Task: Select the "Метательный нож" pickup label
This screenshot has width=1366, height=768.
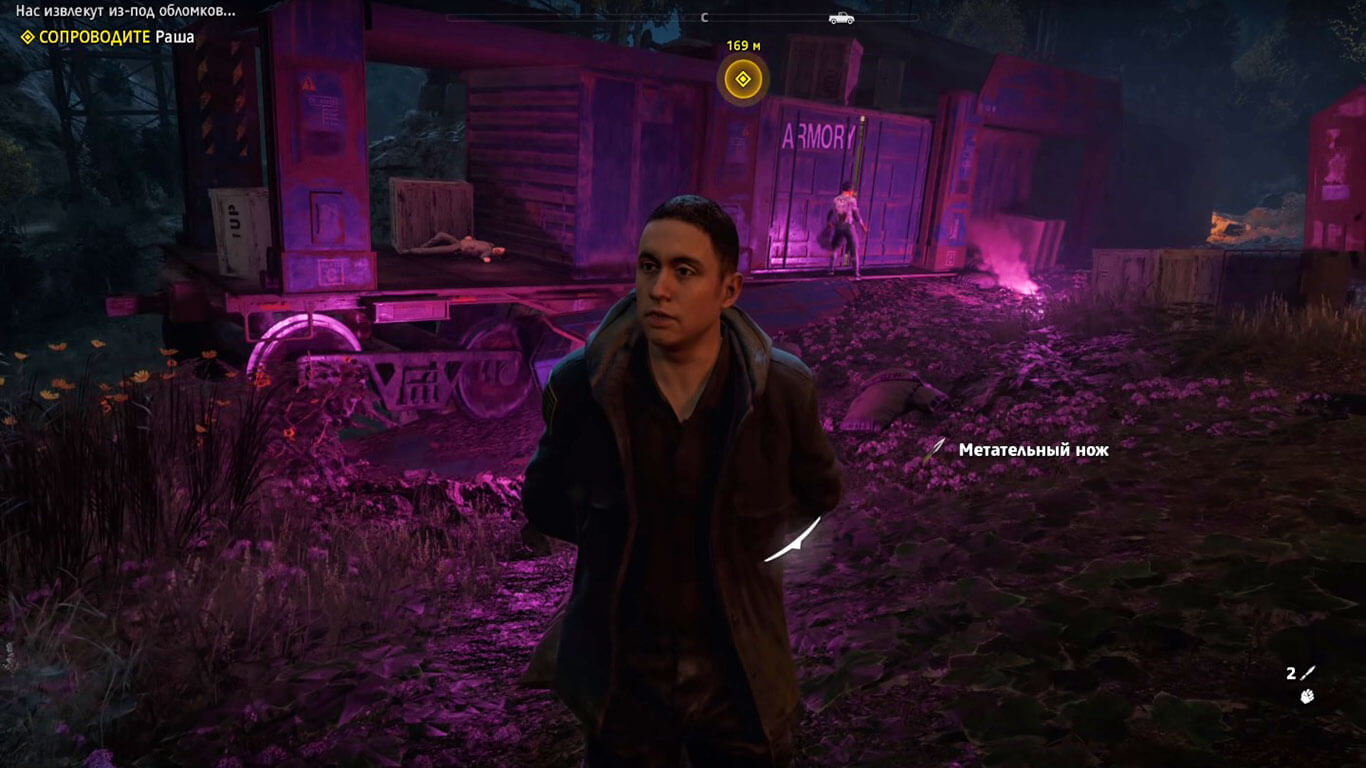Action: point(1033,450)
